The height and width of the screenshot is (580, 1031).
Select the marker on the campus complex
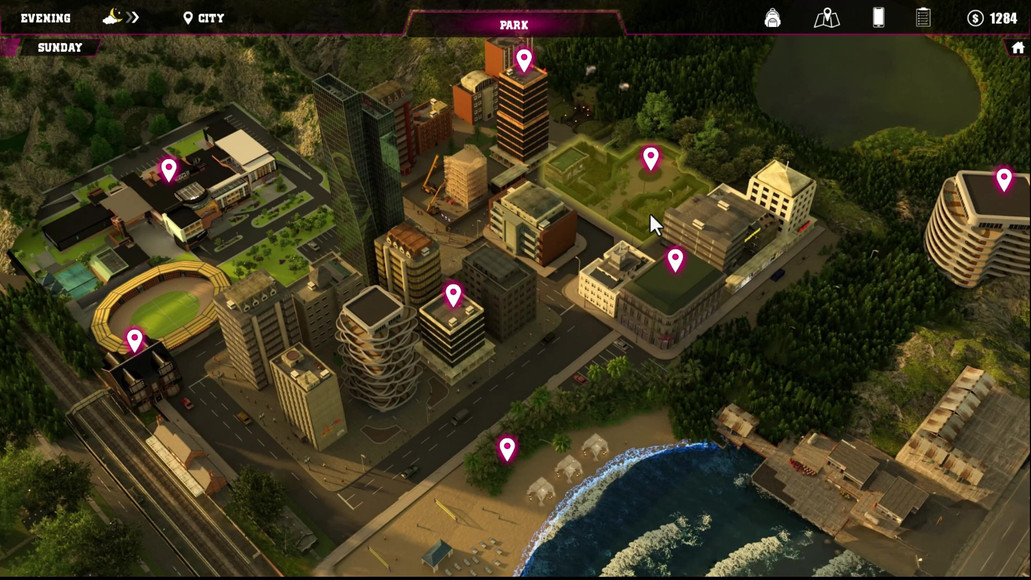click(x=169, y=169)
